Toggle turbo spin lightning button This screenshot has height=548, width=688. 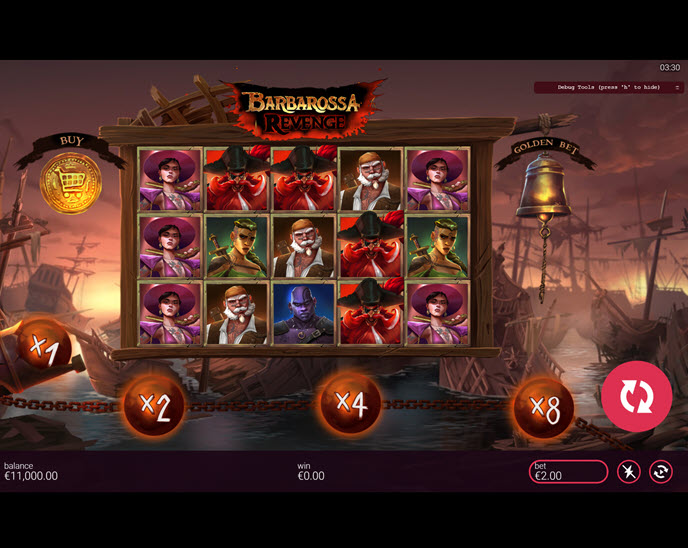coord(628,472)
